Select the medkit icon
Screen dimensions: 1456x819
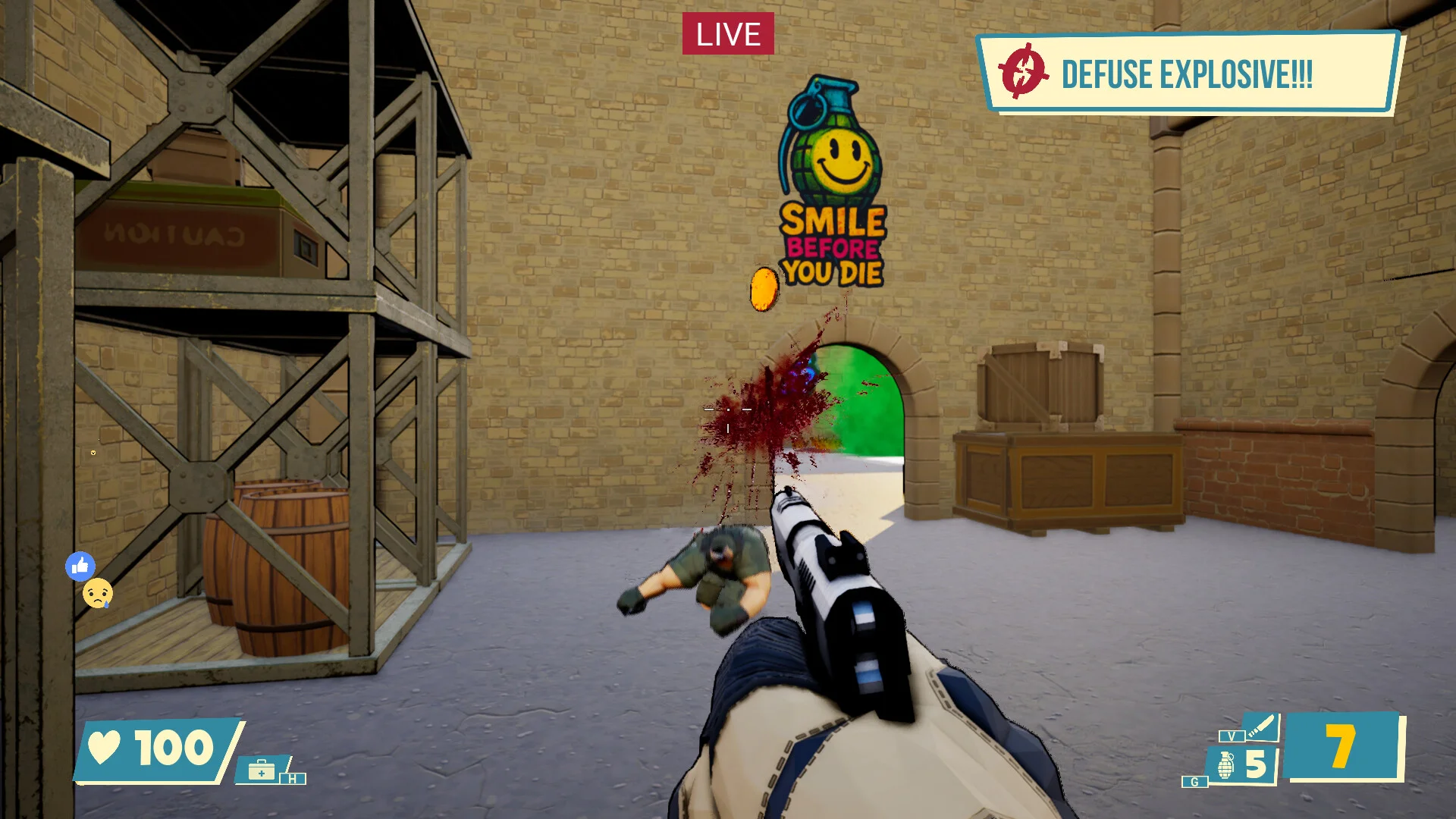pyautogui.click(x=262, y=771)
